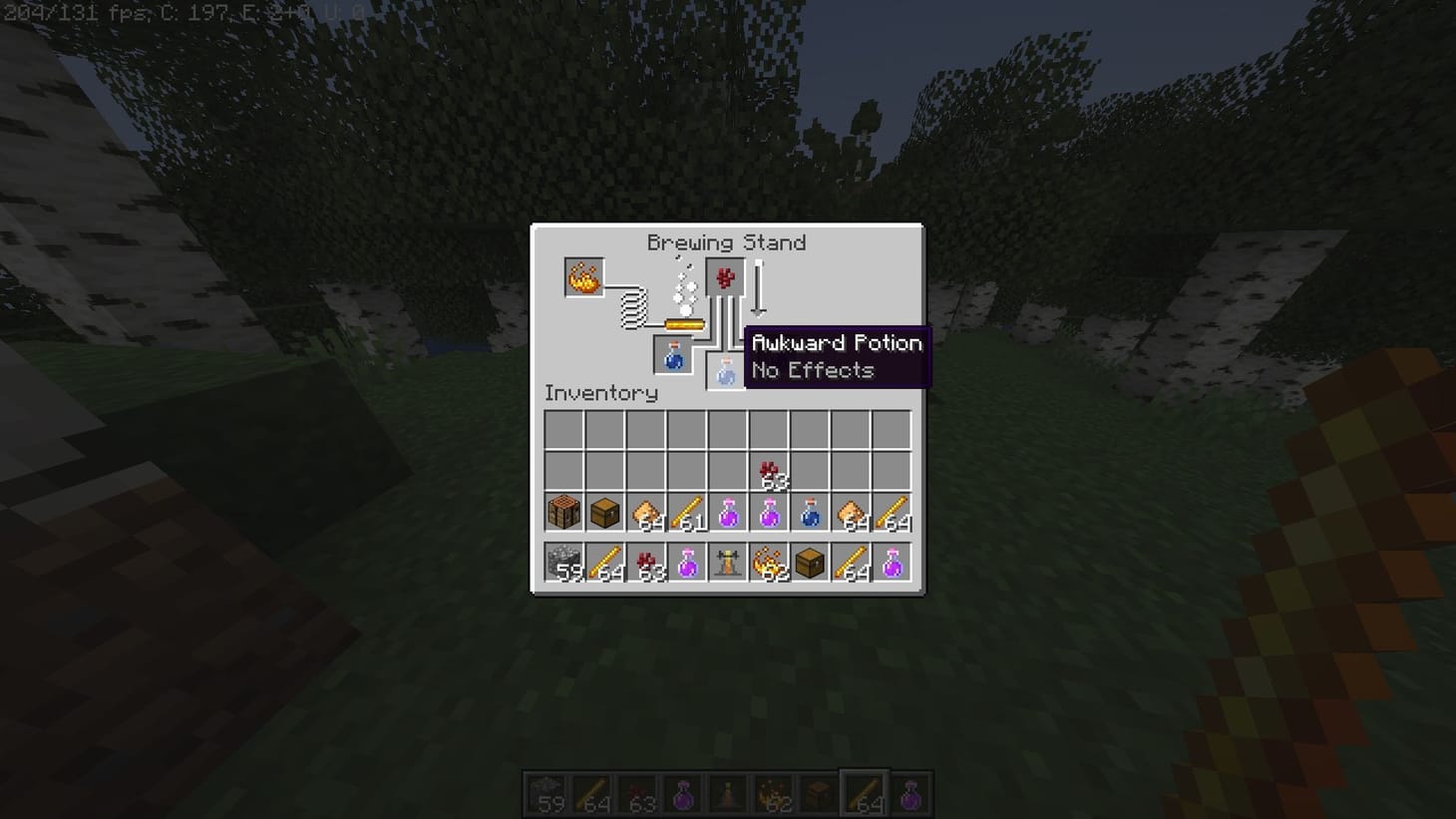Select the nether wart in the ingredient slot
This screenshot has width=1456, height=819.
click(x=724, y=278)
